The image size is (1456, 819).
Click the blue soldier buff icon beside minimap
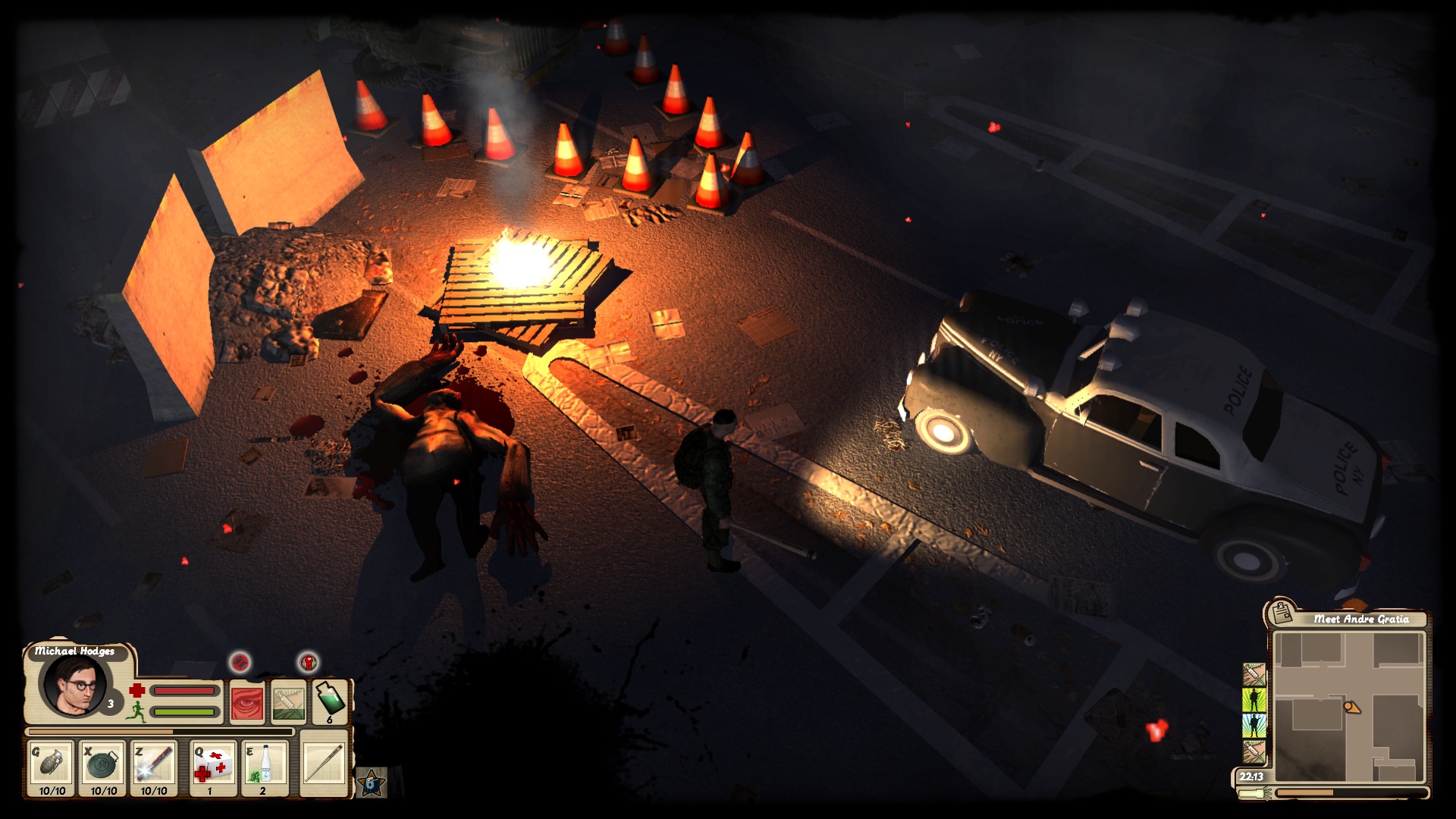(1253, 724)
